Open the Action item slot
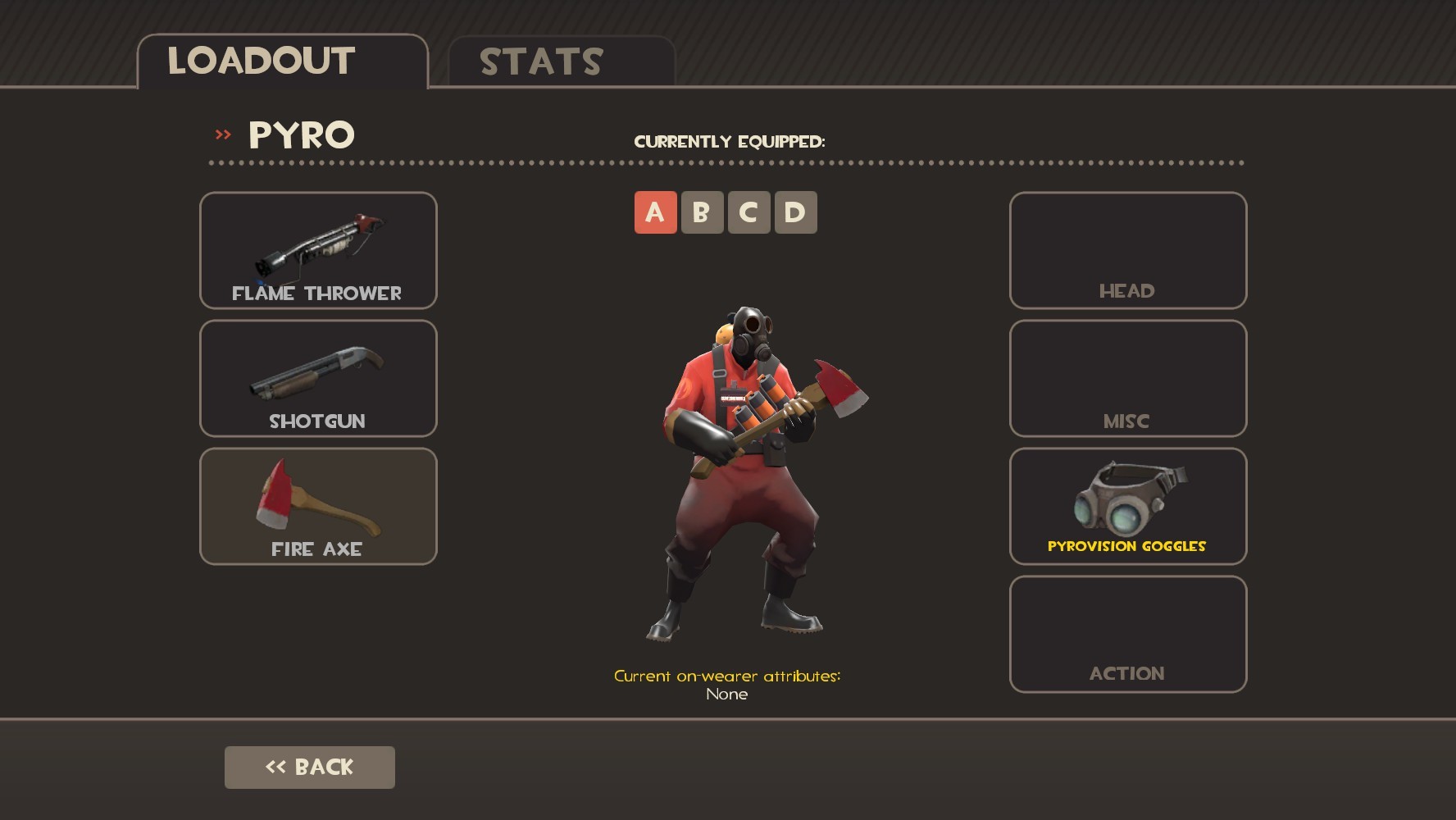The width and height of the screenshot is (1456, 820). tap(1127, 632)
